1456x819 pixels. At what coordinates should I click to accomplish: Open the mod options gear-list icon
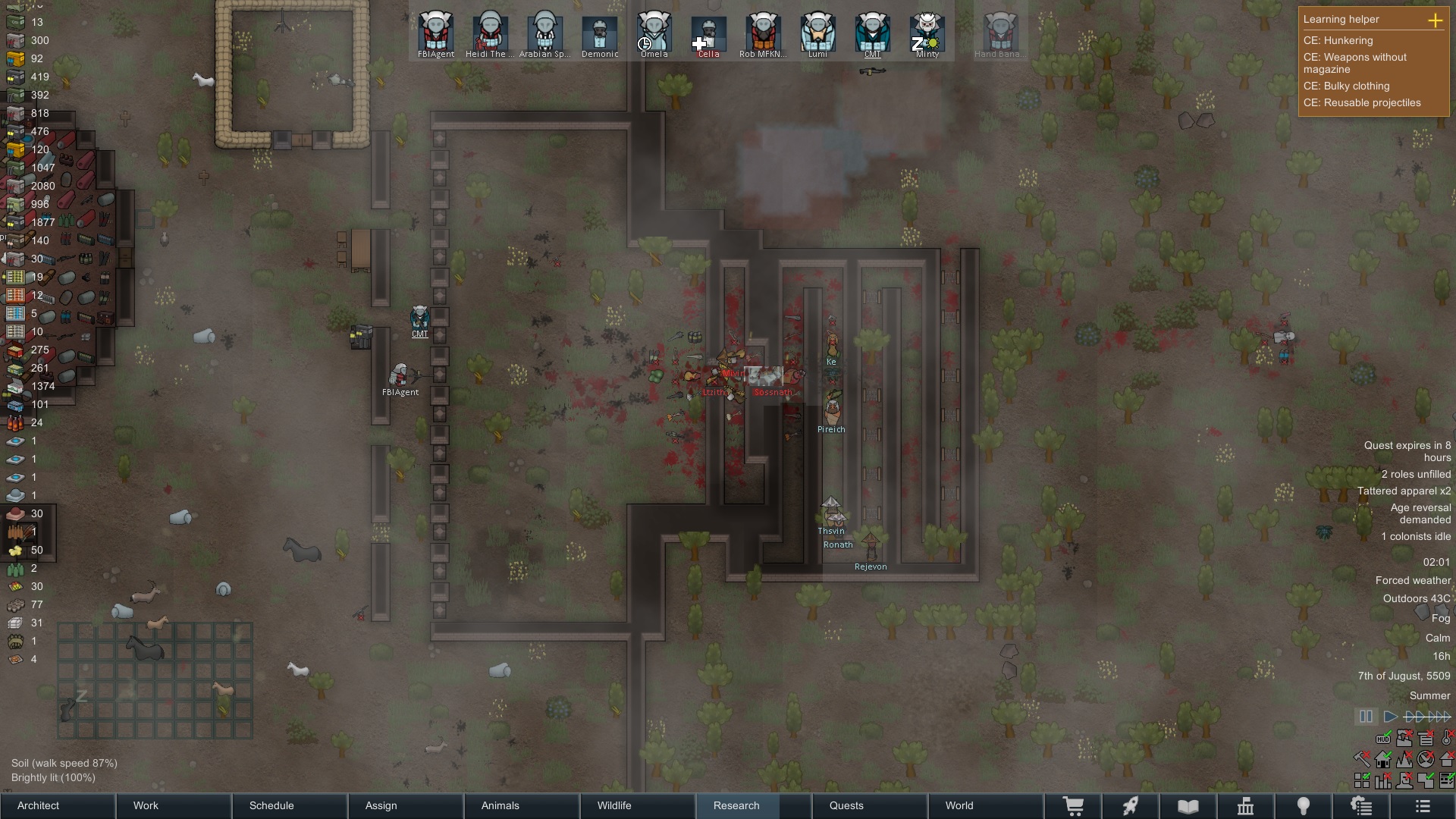pos(1362,805)
